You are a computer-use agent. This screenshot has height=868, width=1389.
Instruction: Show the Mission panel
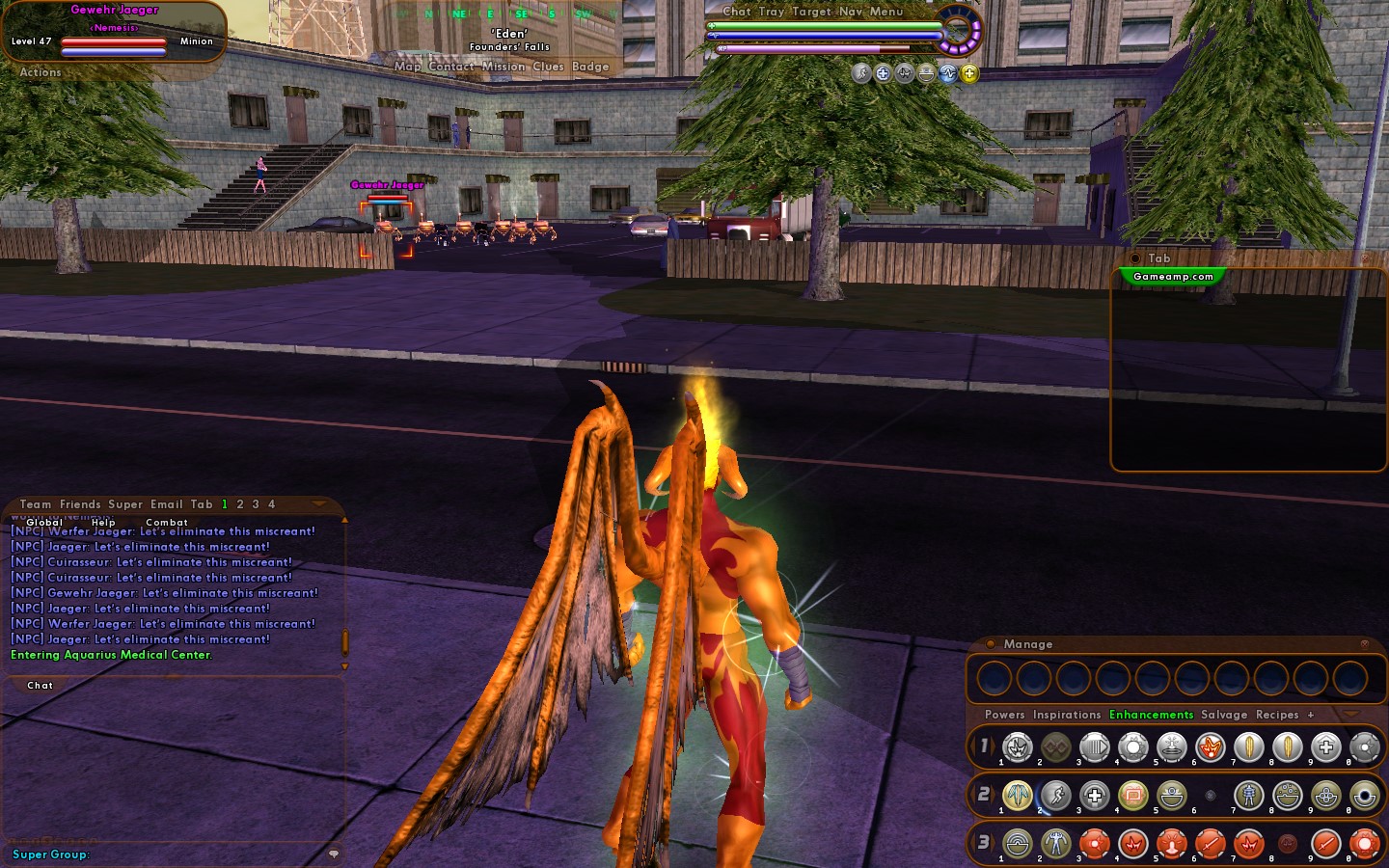[x=504, y=67]
